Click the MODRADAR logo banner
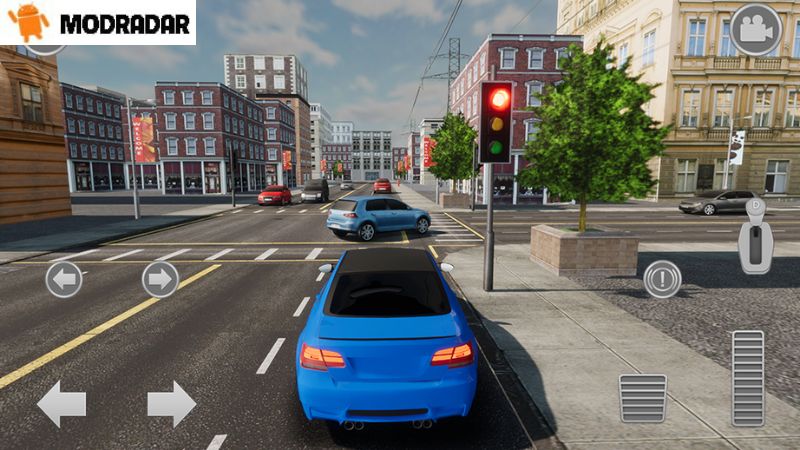Viewport: 800px width, 450px height. tap(98, 22)
